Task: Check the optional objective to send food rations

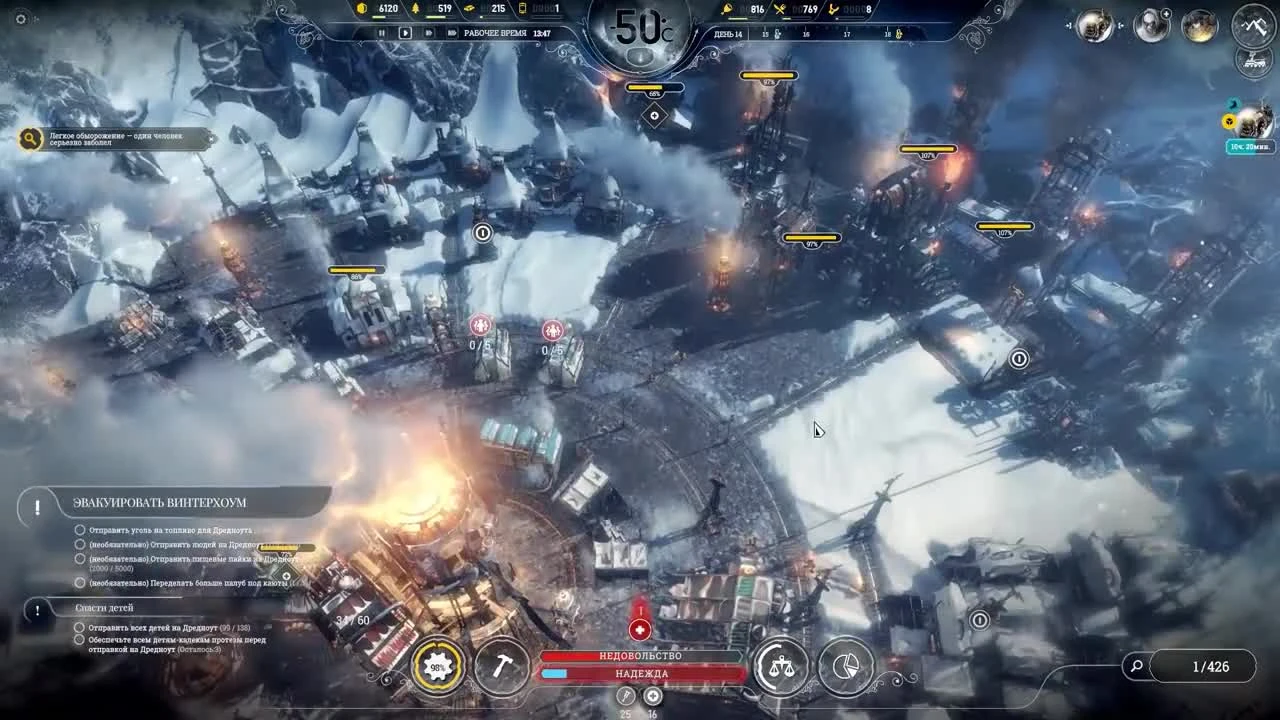Action: (80, 558)
